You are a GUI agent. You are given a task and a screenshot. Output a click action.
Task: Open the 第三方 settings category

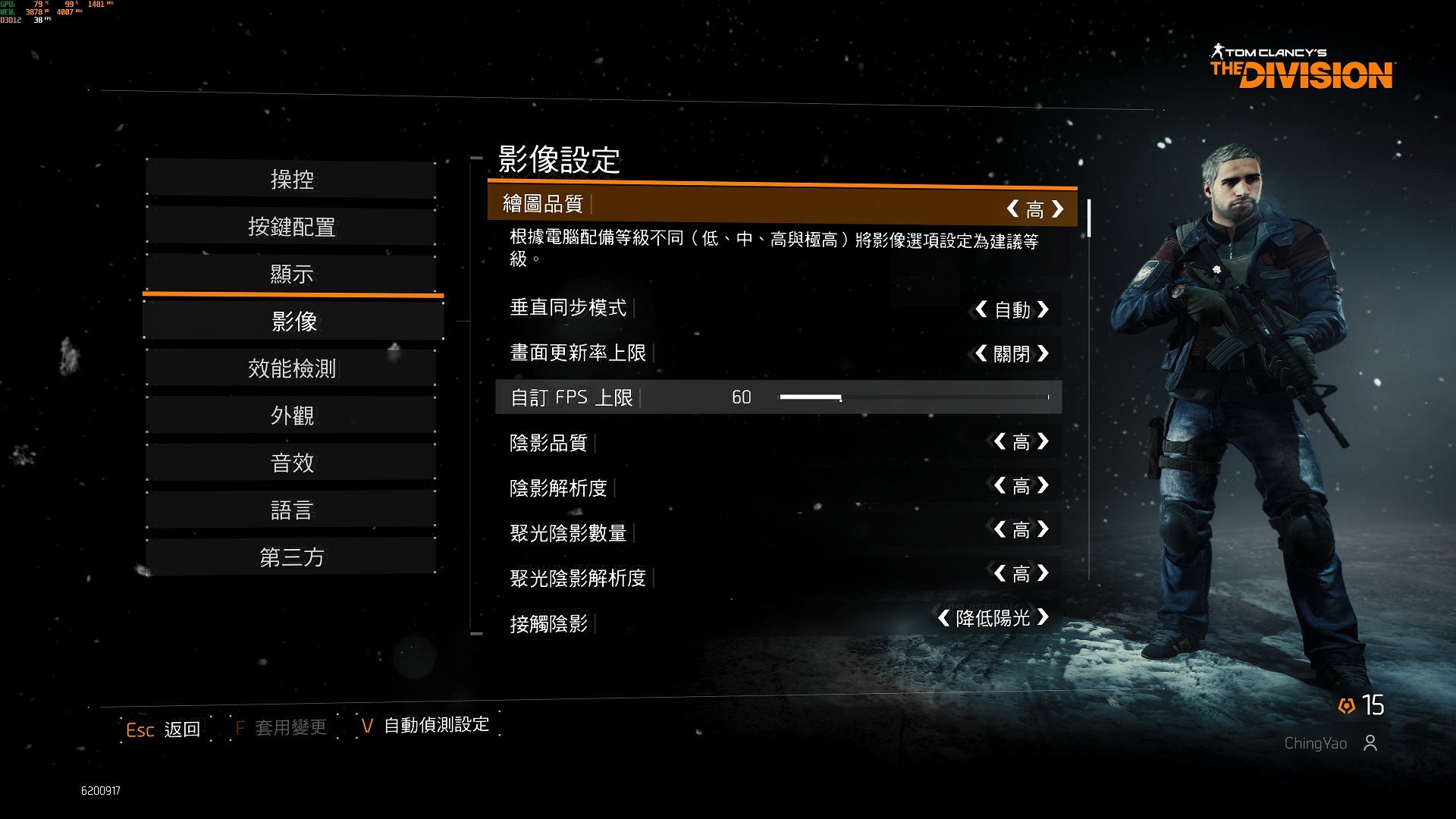pos(292,557)
